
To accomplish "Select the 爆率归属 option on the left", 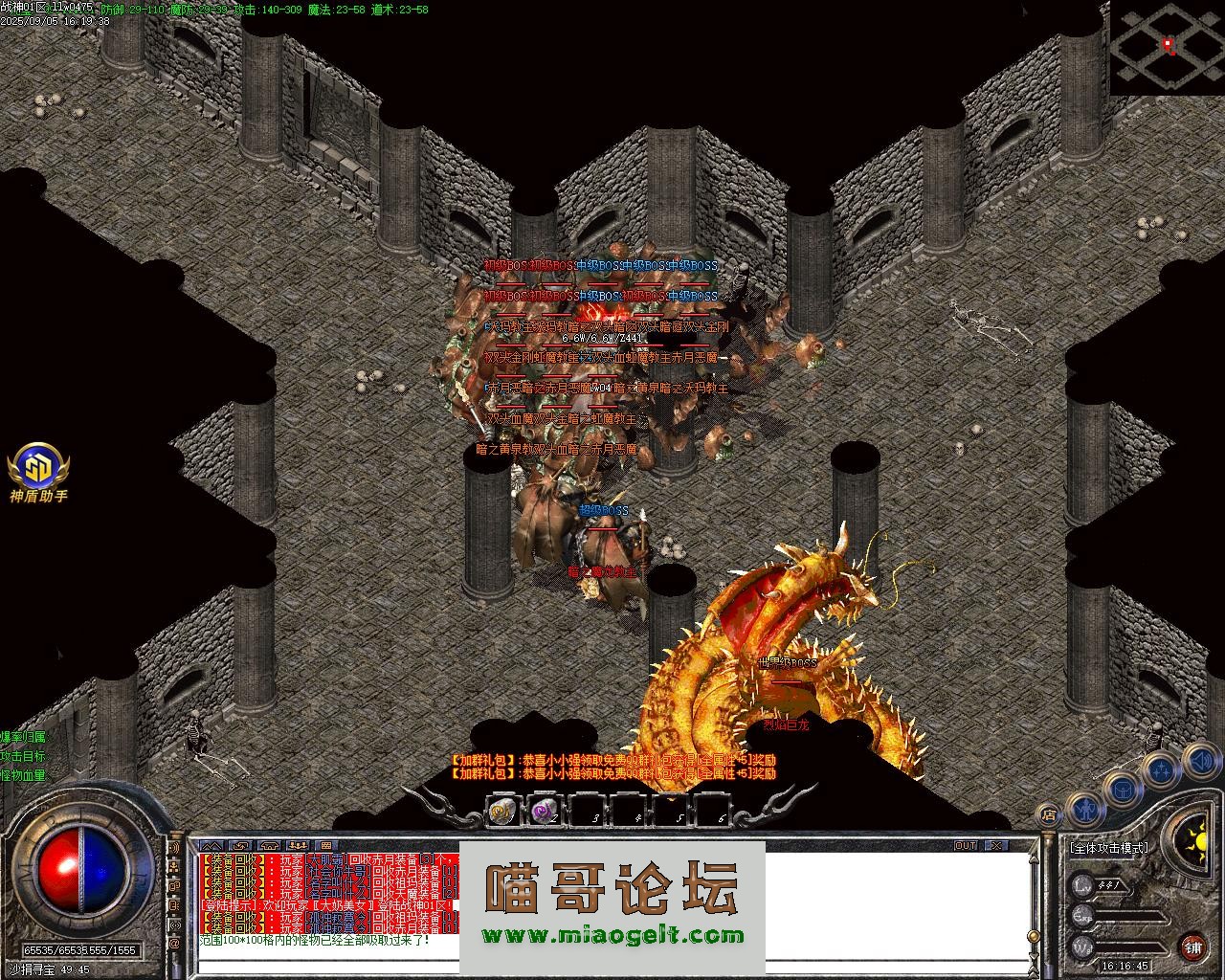I will click(x=23, y=737).
